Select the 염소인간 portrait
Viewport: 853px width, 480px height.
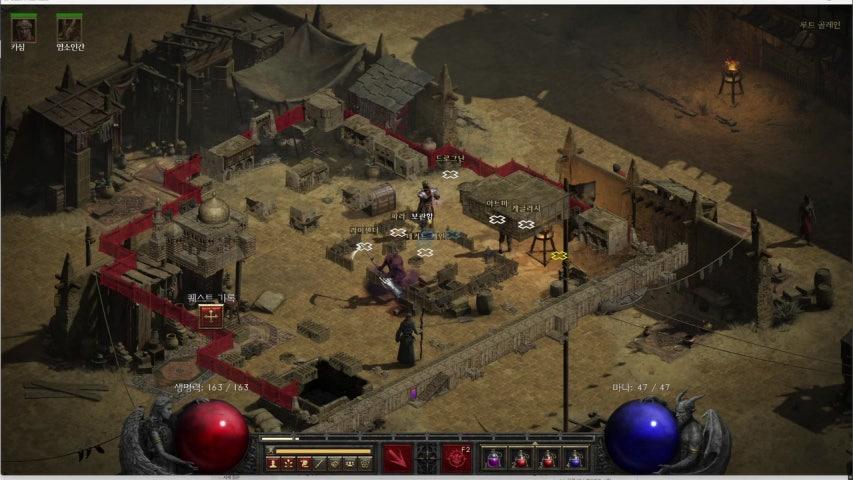68,28
